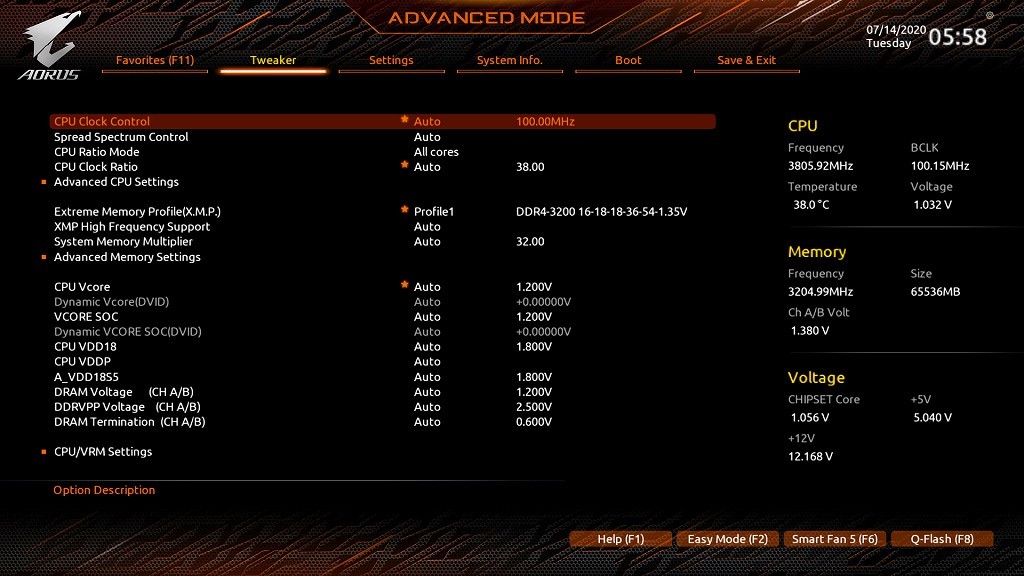The image size is (1024, 576).
Task: Select the DRAM Voltage (CH A/B) row
Action: pyautogui.click(x=124, y=392)
